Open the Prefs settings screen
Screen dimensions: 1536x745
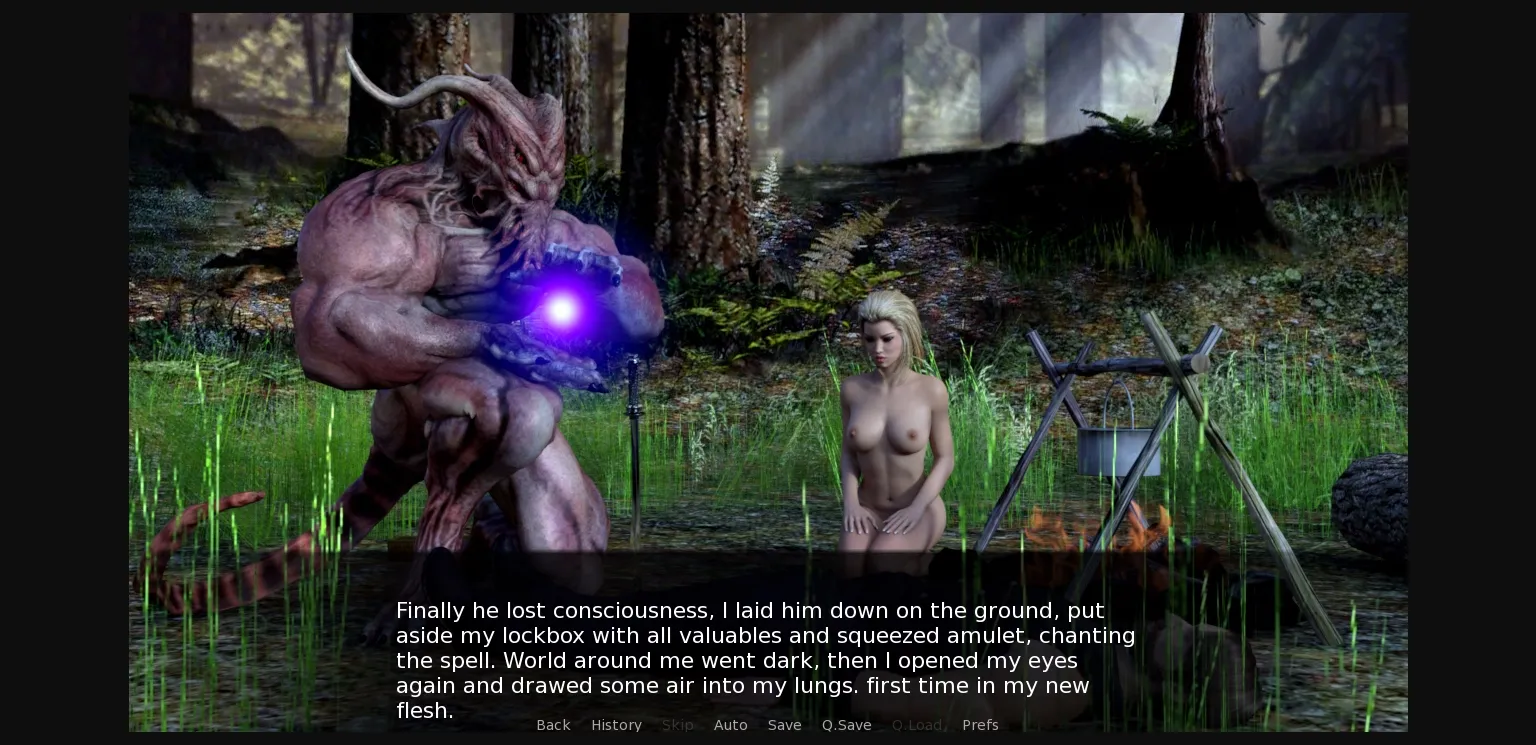click(x=980, y=725)
